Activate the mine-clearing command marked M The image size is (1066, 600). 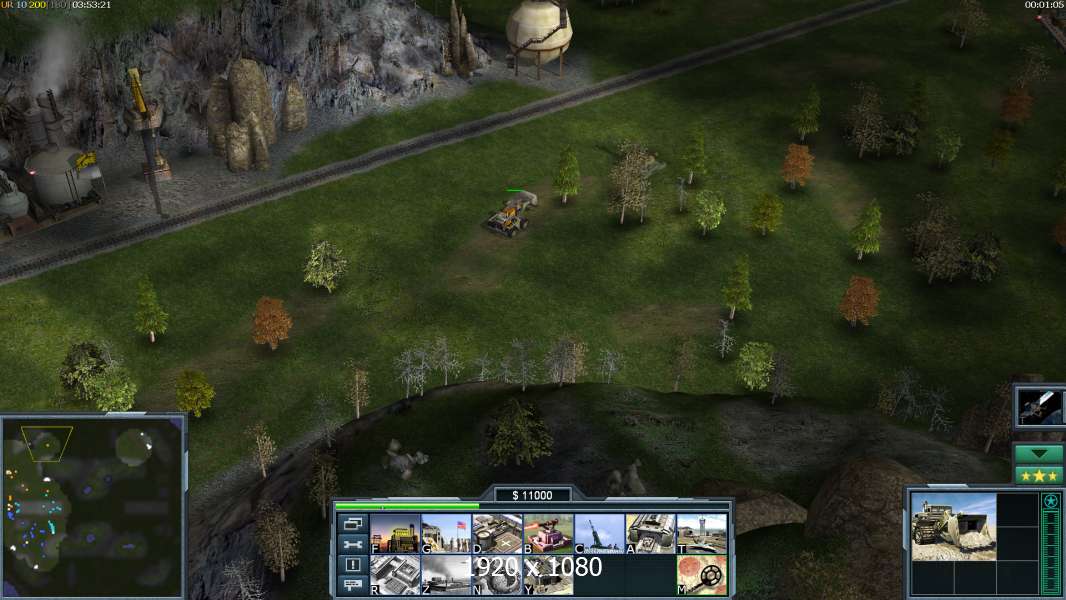click(702, 575)
